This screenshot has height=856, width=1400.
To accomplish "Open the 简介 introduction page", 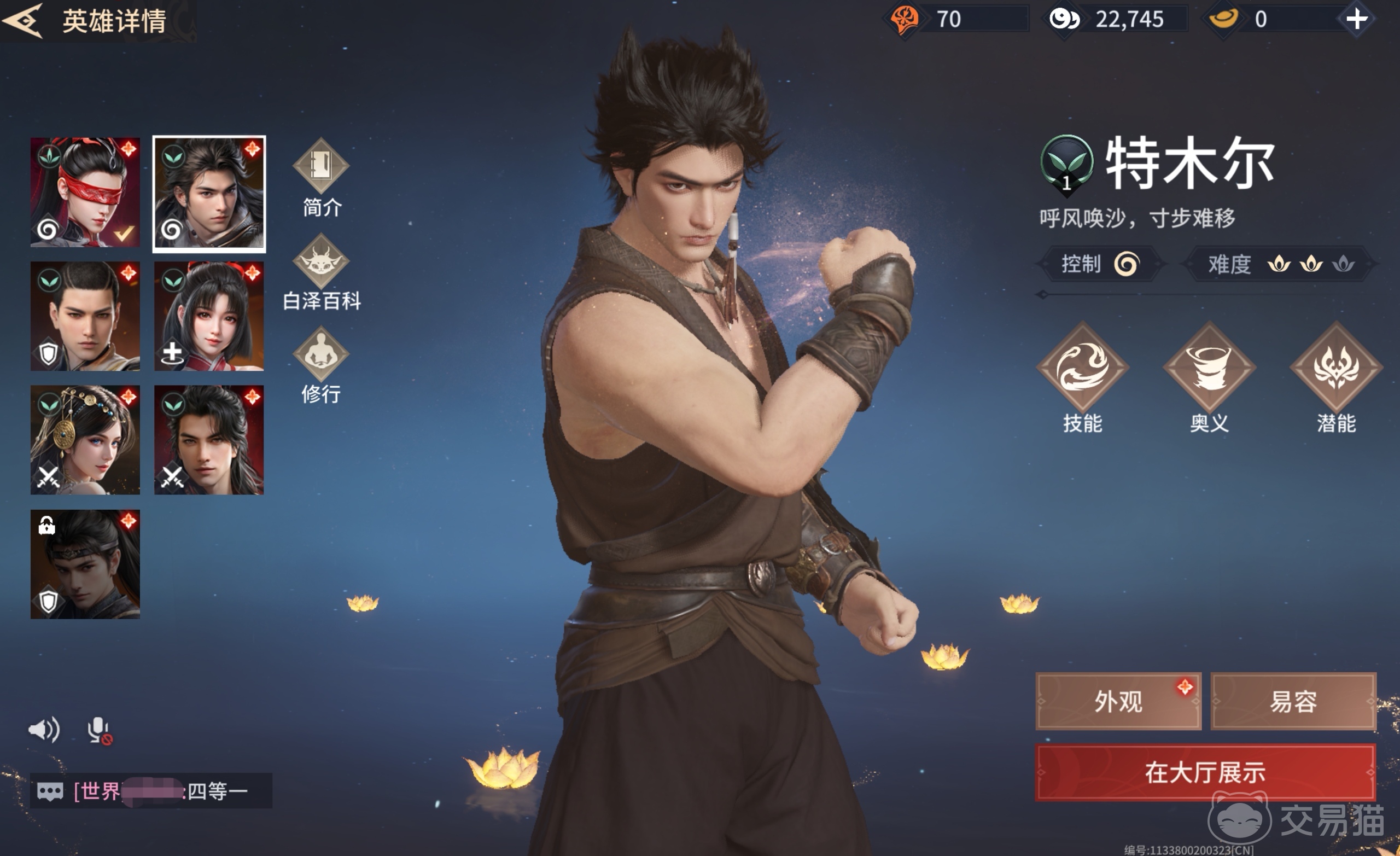I will [321, 177].
